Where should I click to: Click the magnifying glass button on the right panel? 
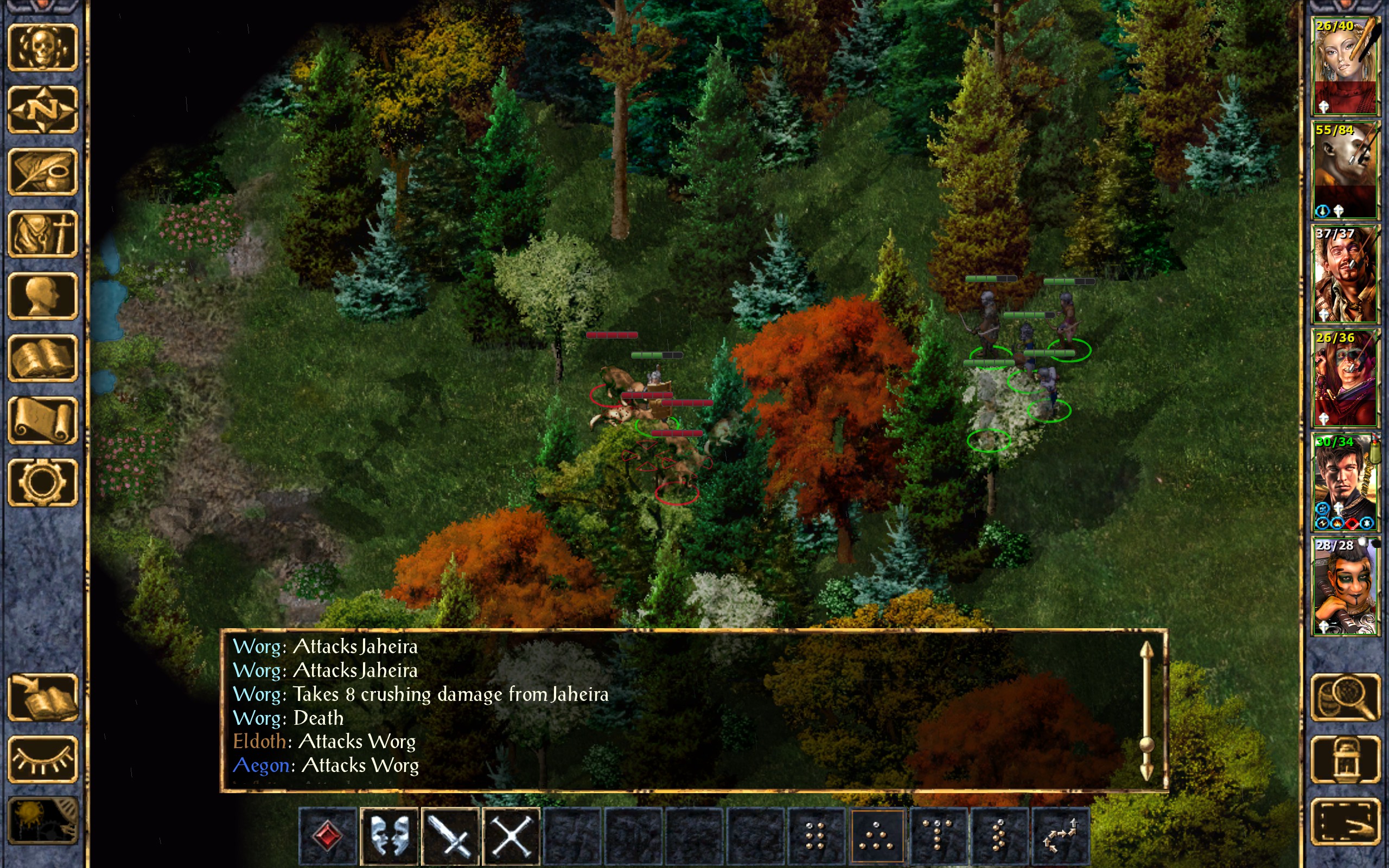point(1346,697)
